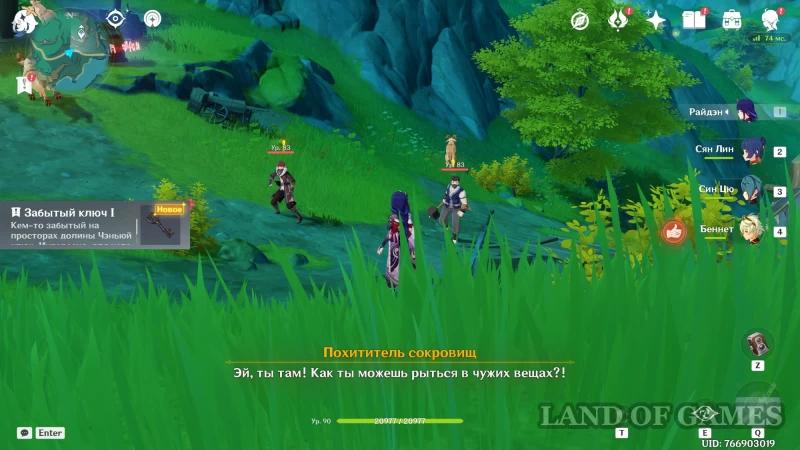The width and height of the screenshot is (800, 450).
Task: Open the wish star icon
Action: (x=656, y=20)
